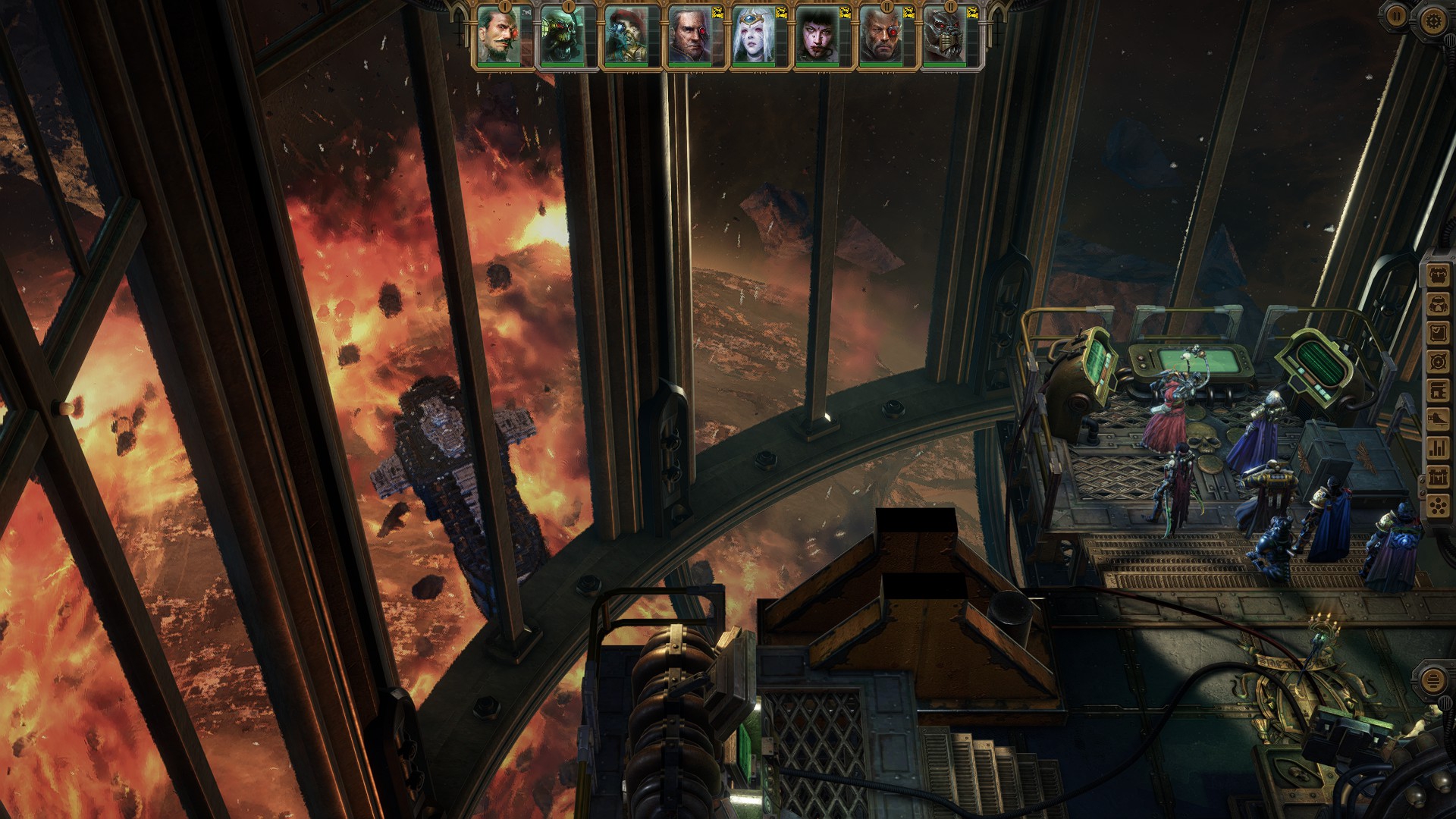Select the red-hooded tech-priest portrait
1456x819 pixels.
click(x=627, y=37)
